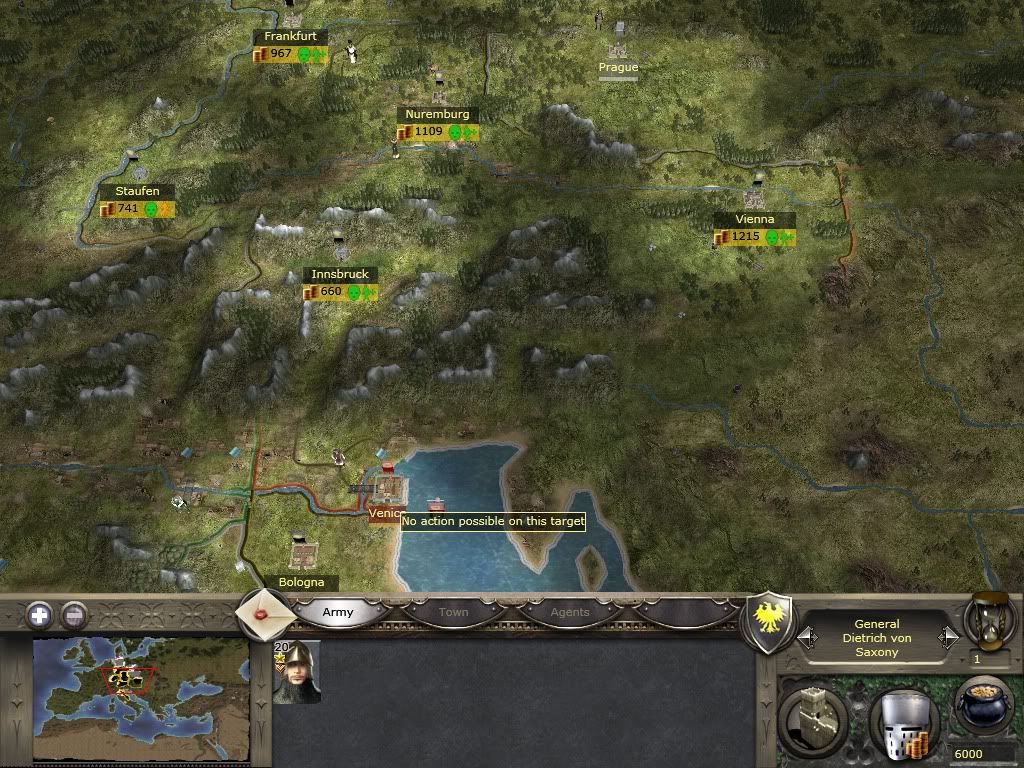Select the Innsbruck settlement label
1024x768 pixels.
[340, 274]
